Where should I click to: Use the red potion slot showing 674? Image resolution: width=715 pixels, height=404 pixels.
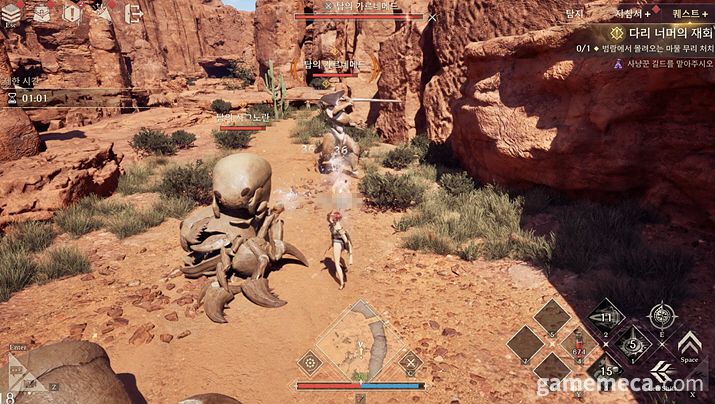pos(578,345)
